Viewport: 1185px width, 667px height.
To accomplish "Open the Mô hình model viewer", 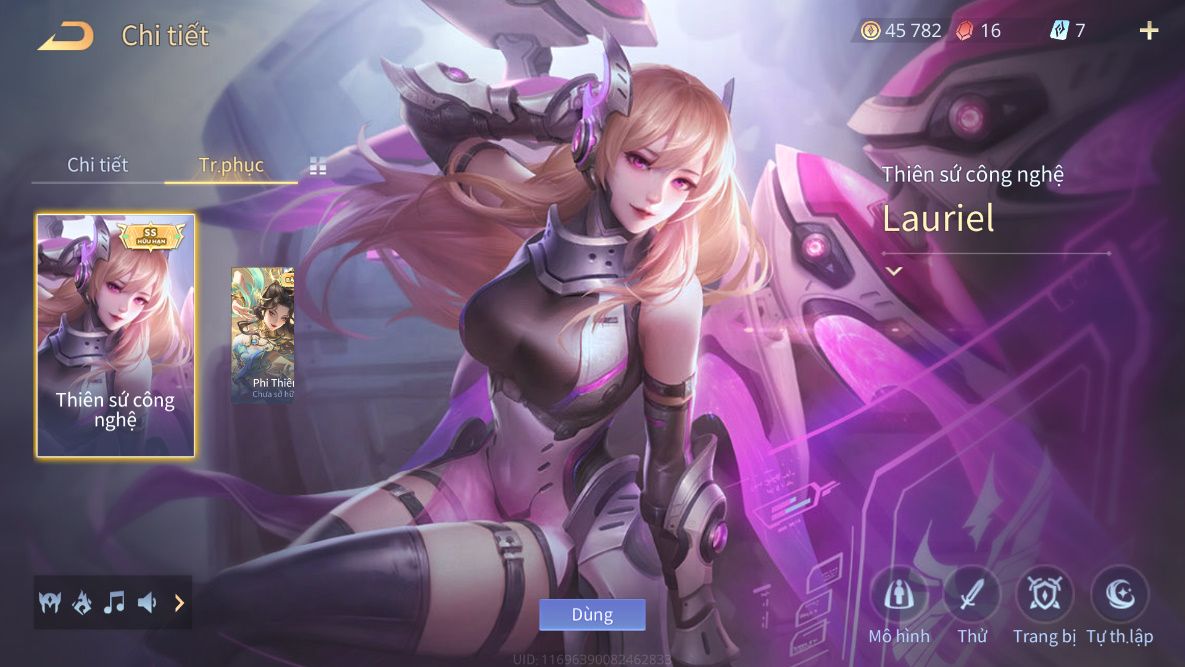I will pyautogui.click(x=898, y=595).
